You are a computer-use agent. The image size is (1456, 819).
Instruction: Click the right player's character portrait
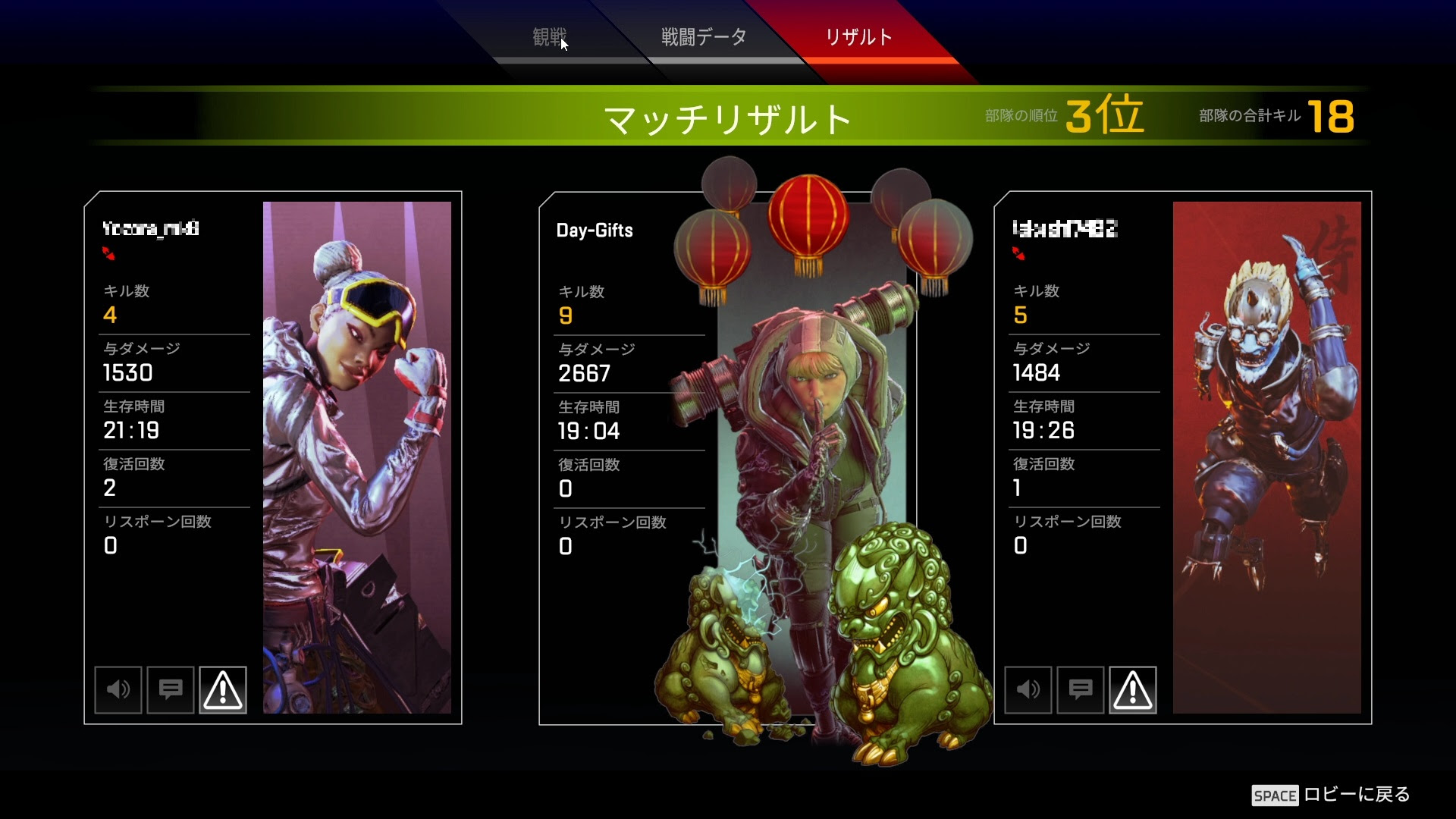1266,455
